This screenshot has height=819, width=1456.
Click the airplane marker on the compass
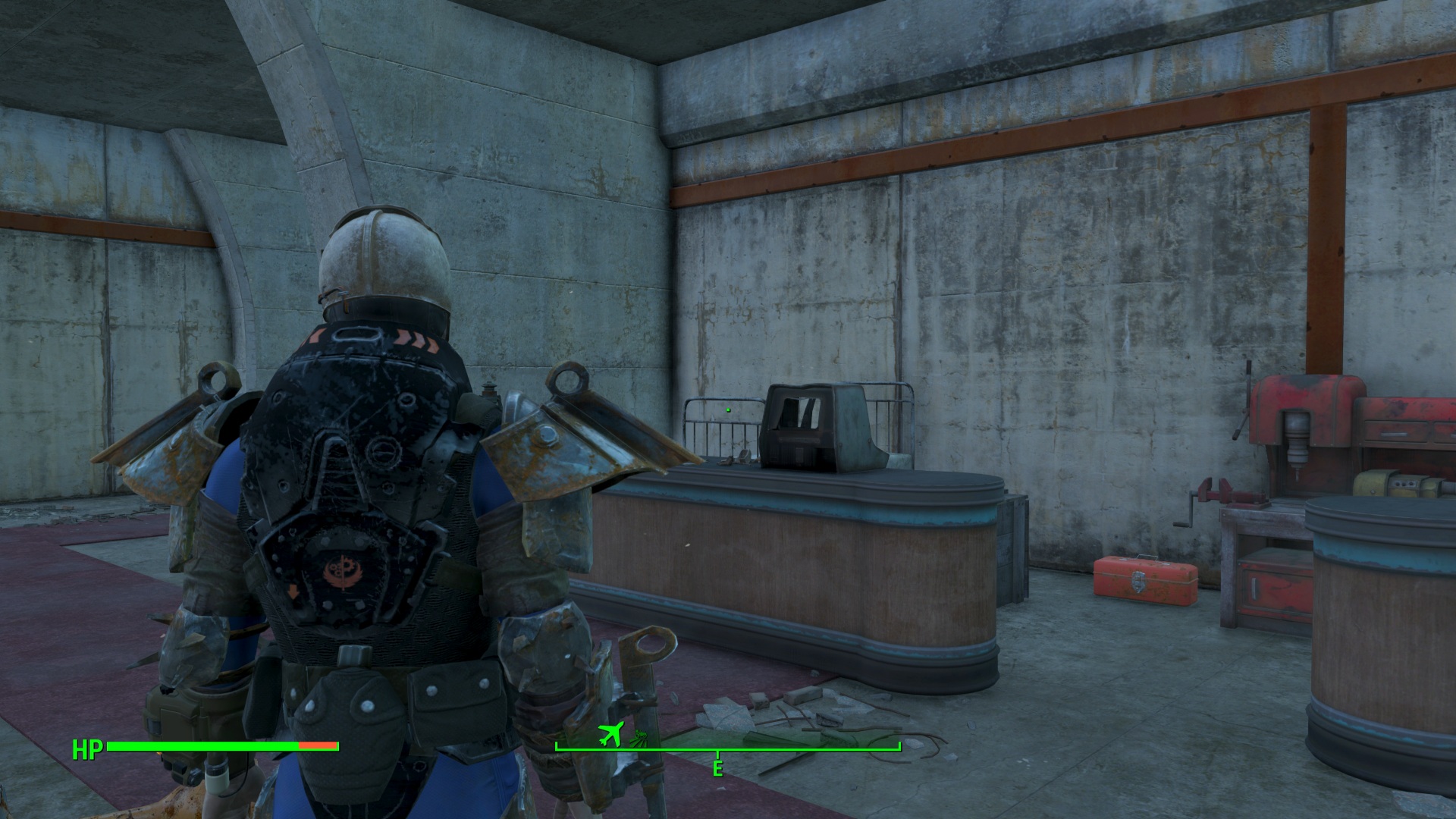pyautogui.click(x=610, y=733)
